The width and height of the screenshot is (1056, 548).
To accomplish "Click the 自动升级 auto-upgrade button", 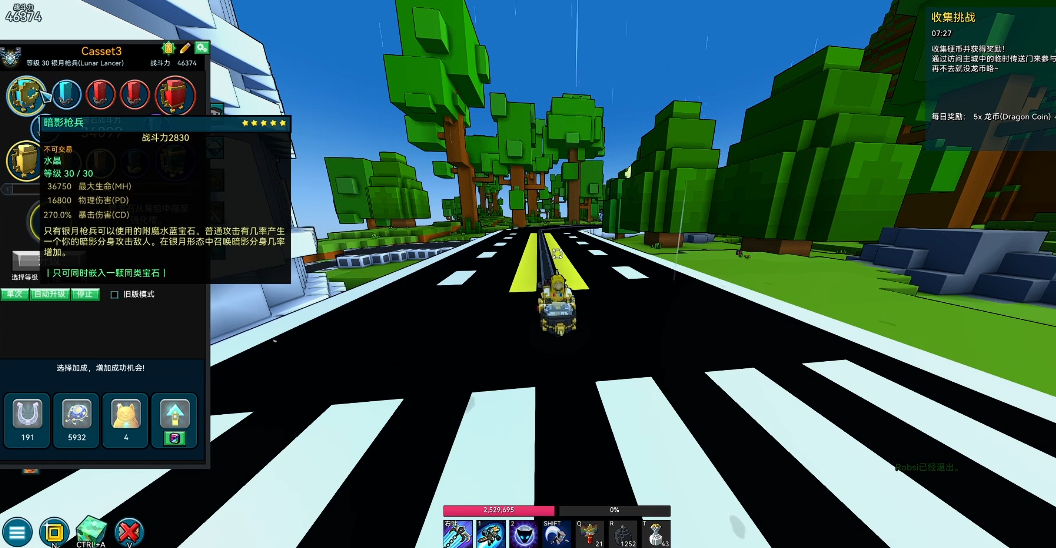I will point(48,295).
